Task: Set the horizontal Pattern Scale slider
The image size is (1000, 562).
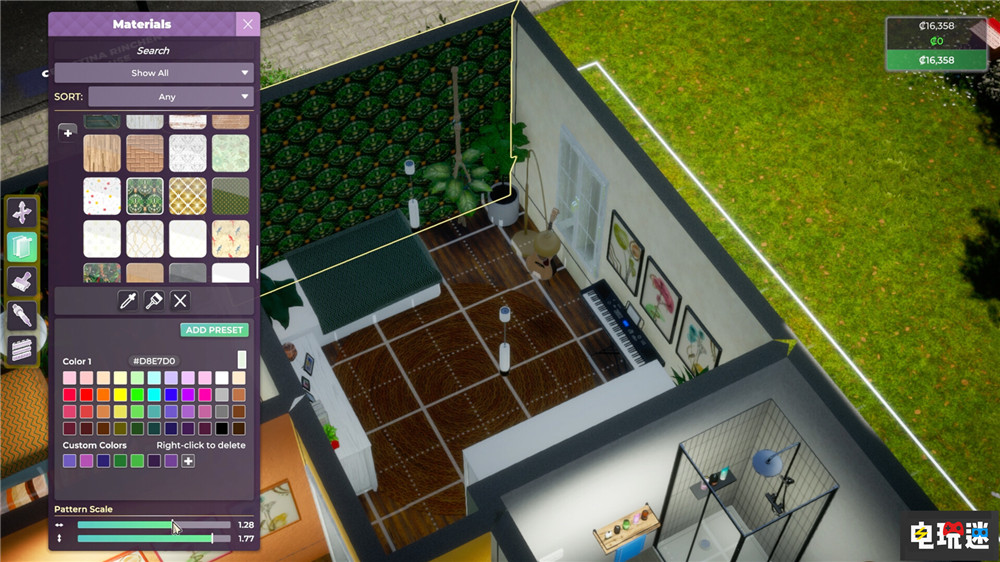Action: [173, 524]
